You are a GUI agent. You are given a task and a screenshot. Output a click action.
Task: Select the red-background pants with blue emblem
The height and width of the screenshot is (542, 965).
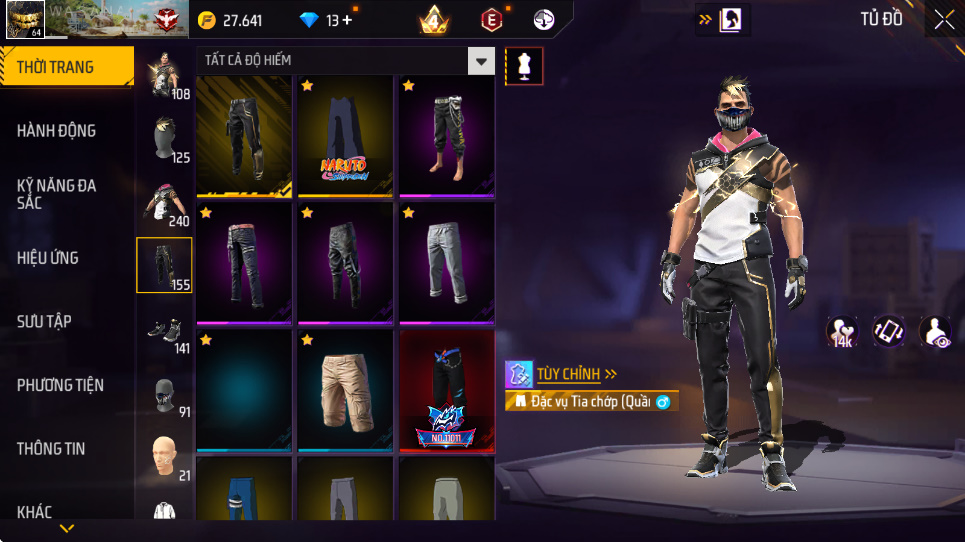[447, 389]
